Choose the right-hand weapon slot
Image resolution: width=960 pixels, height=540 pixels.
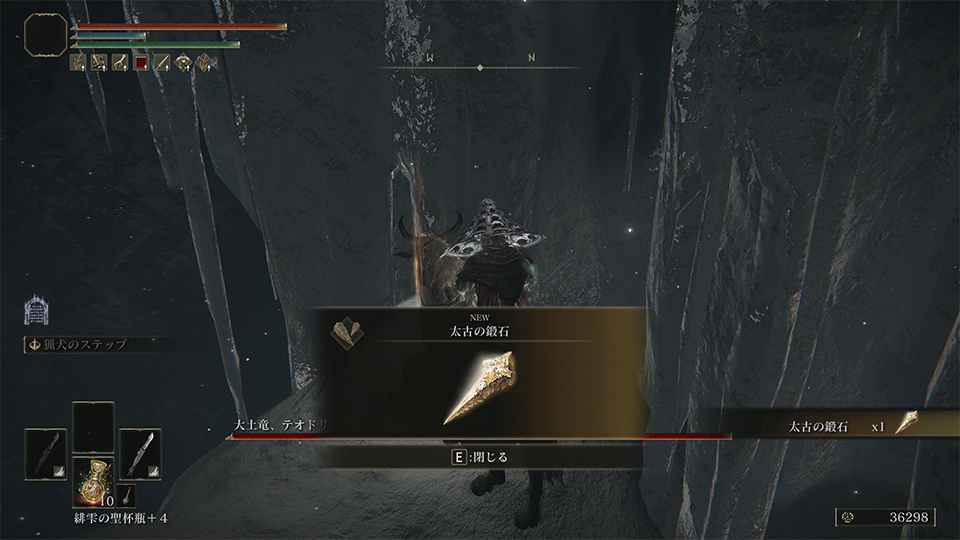140,450
